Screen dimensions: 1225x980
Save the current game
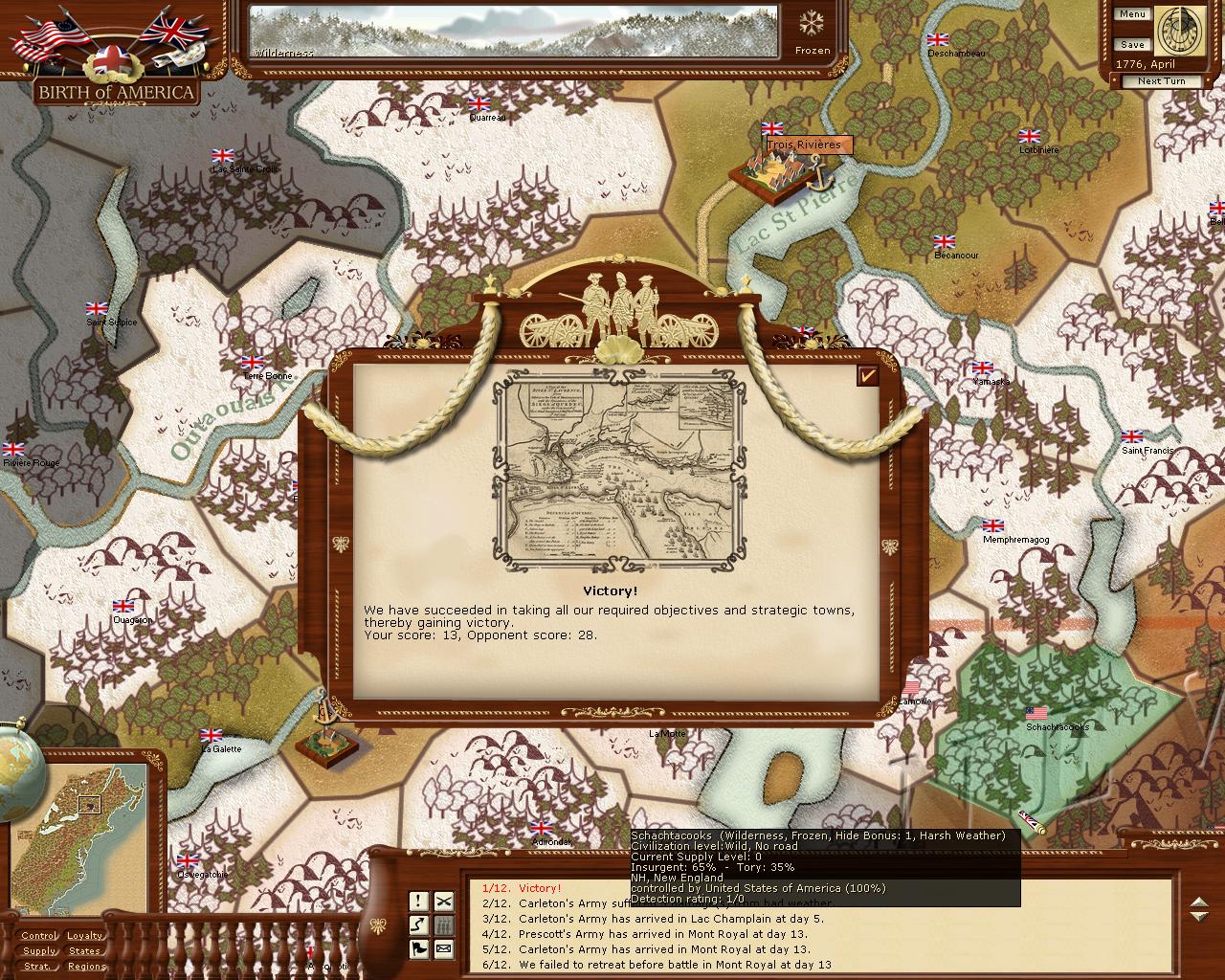[1131, 45]
